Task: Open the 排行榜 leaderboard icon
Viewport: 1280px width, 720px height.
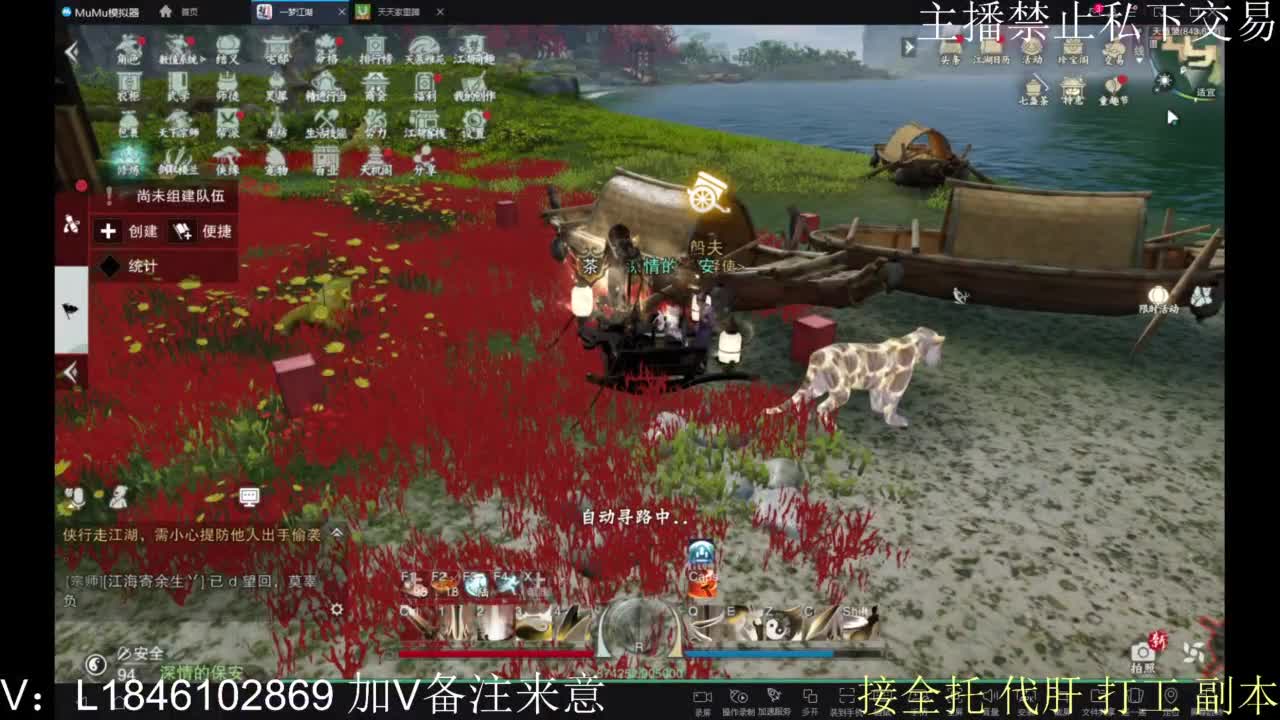Action: click(x=374, y=50)
